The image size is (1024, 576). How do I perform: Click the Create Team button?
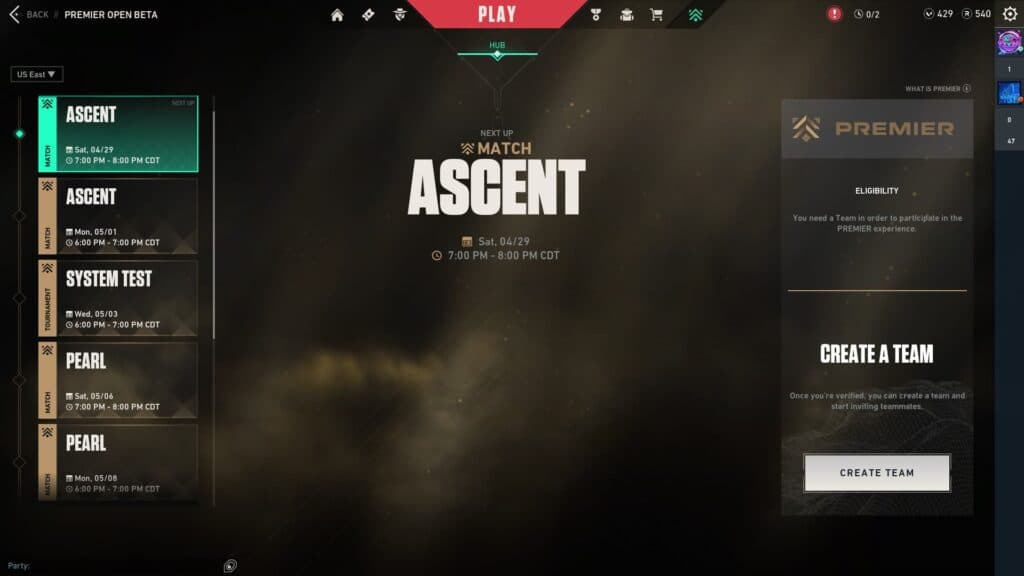click(x=876, y=473)
